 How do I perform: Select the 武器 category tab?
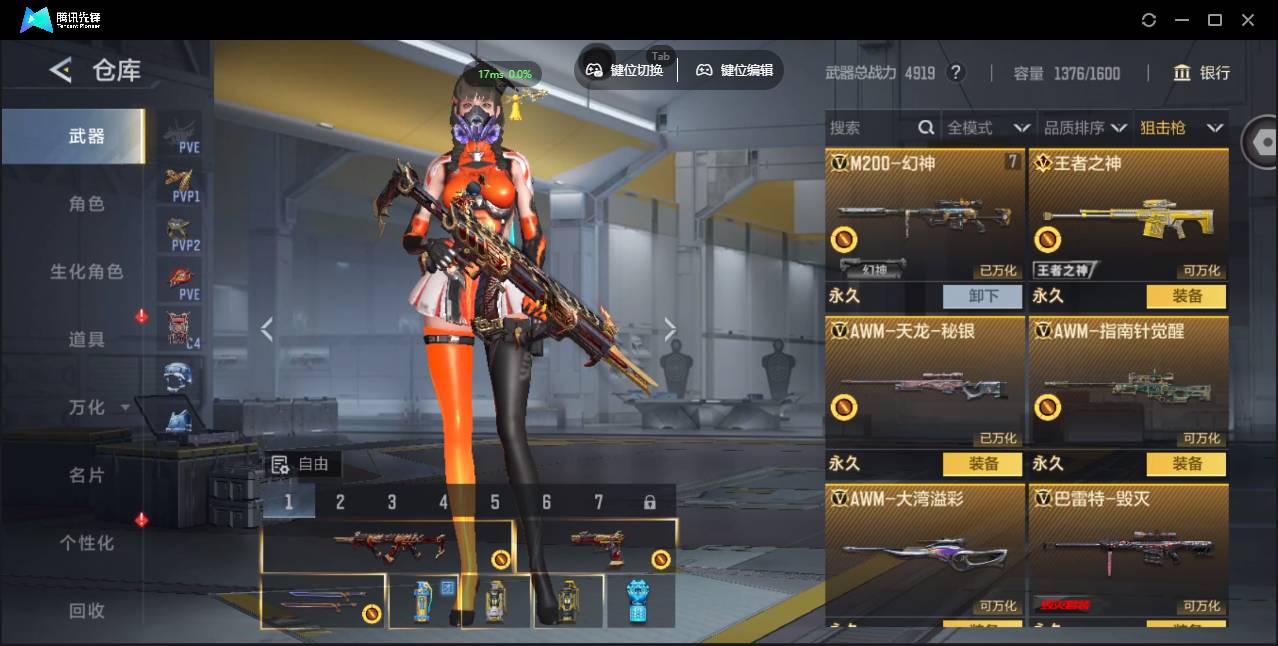[86, 136]
